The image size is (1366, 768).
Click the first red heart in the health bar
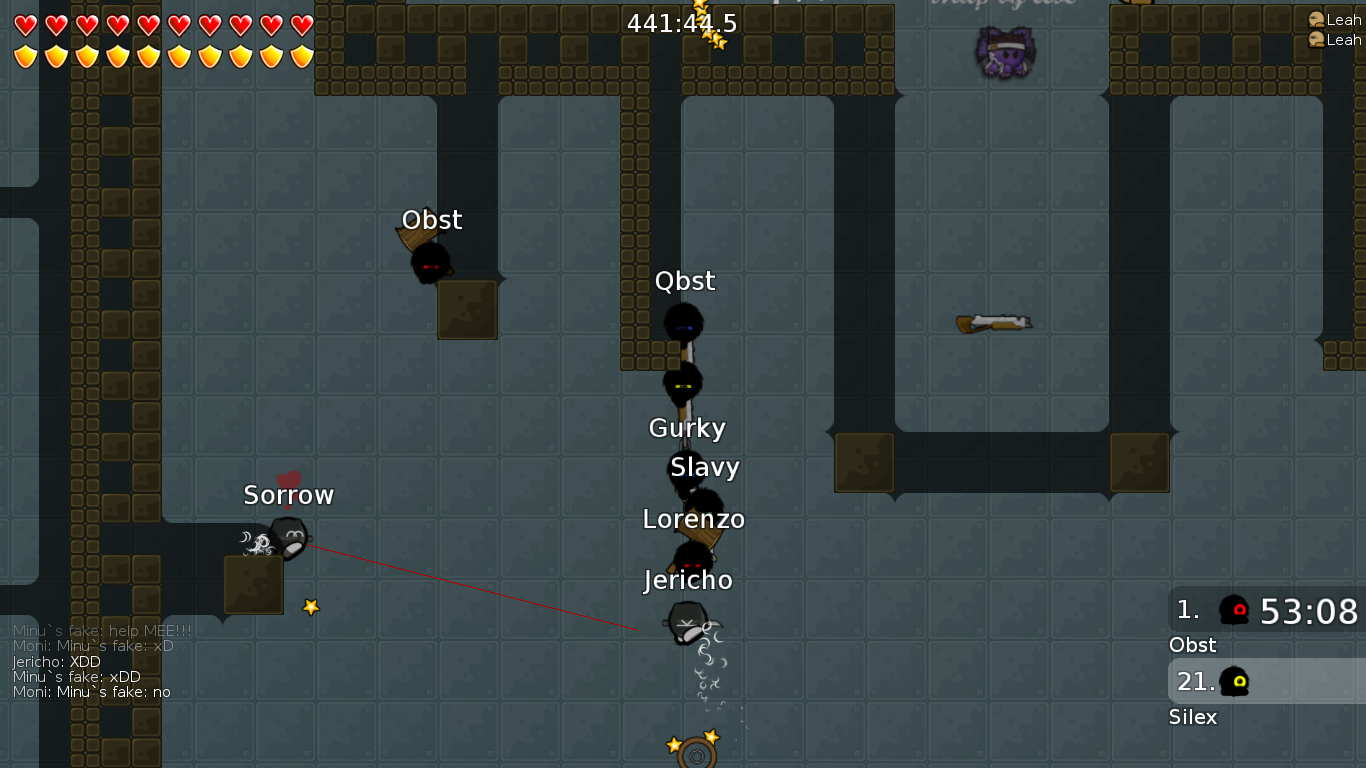[x=24, y=25]
